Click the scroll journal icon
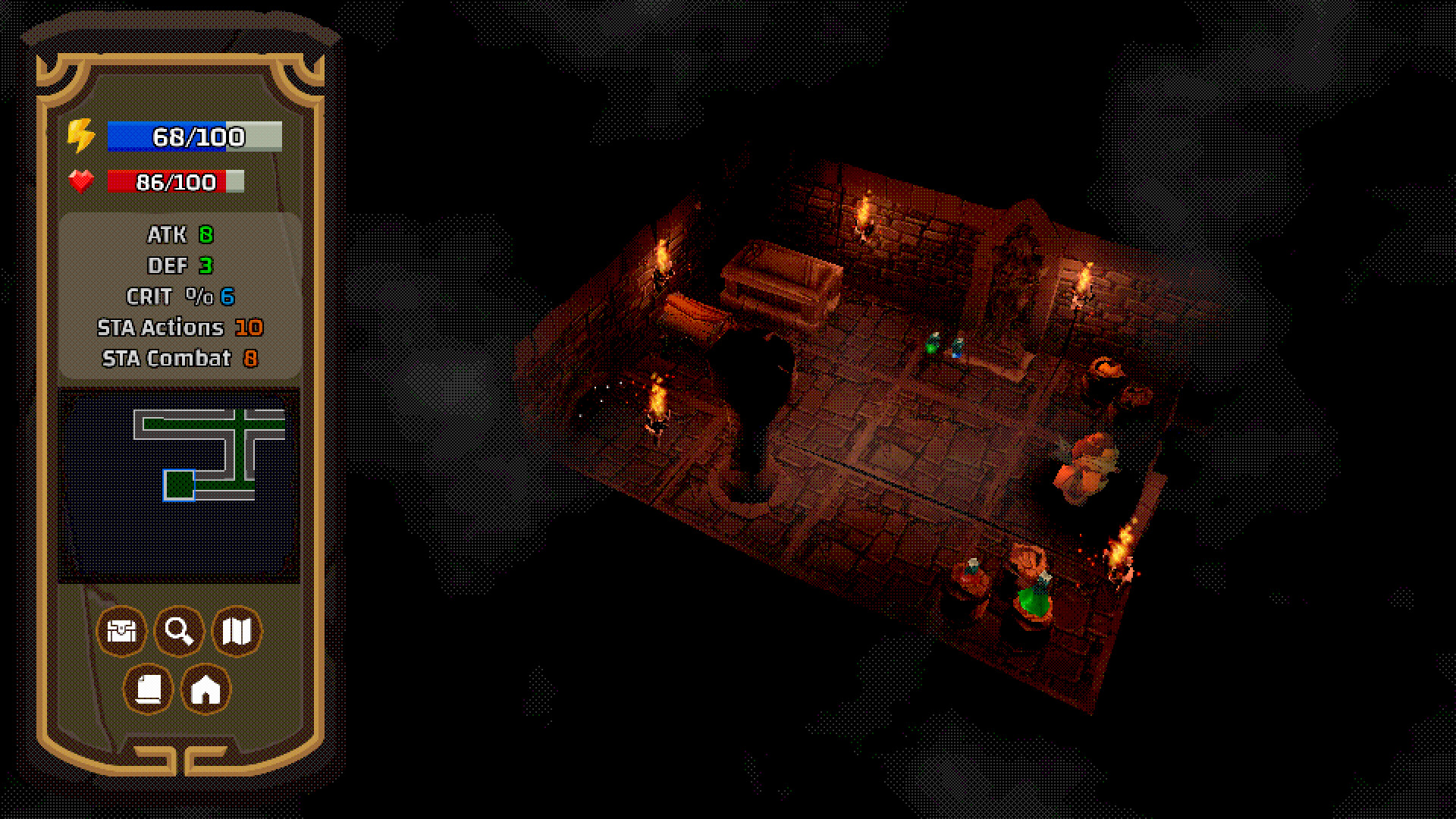1456x819 pixels. 149,689
